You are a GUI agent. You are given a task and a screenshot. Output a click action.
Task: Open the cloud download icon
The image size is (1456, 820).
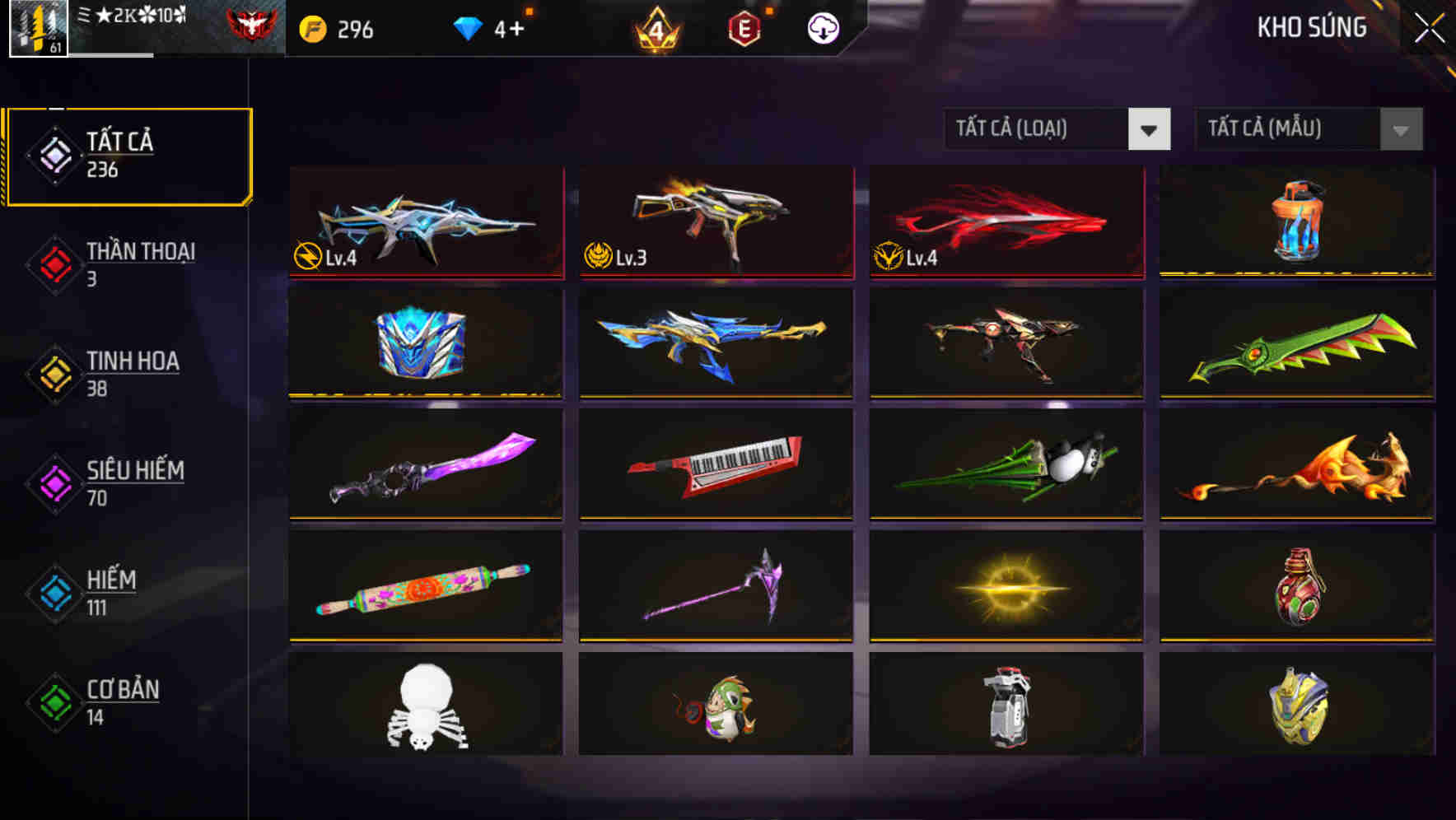click(822, 29)
